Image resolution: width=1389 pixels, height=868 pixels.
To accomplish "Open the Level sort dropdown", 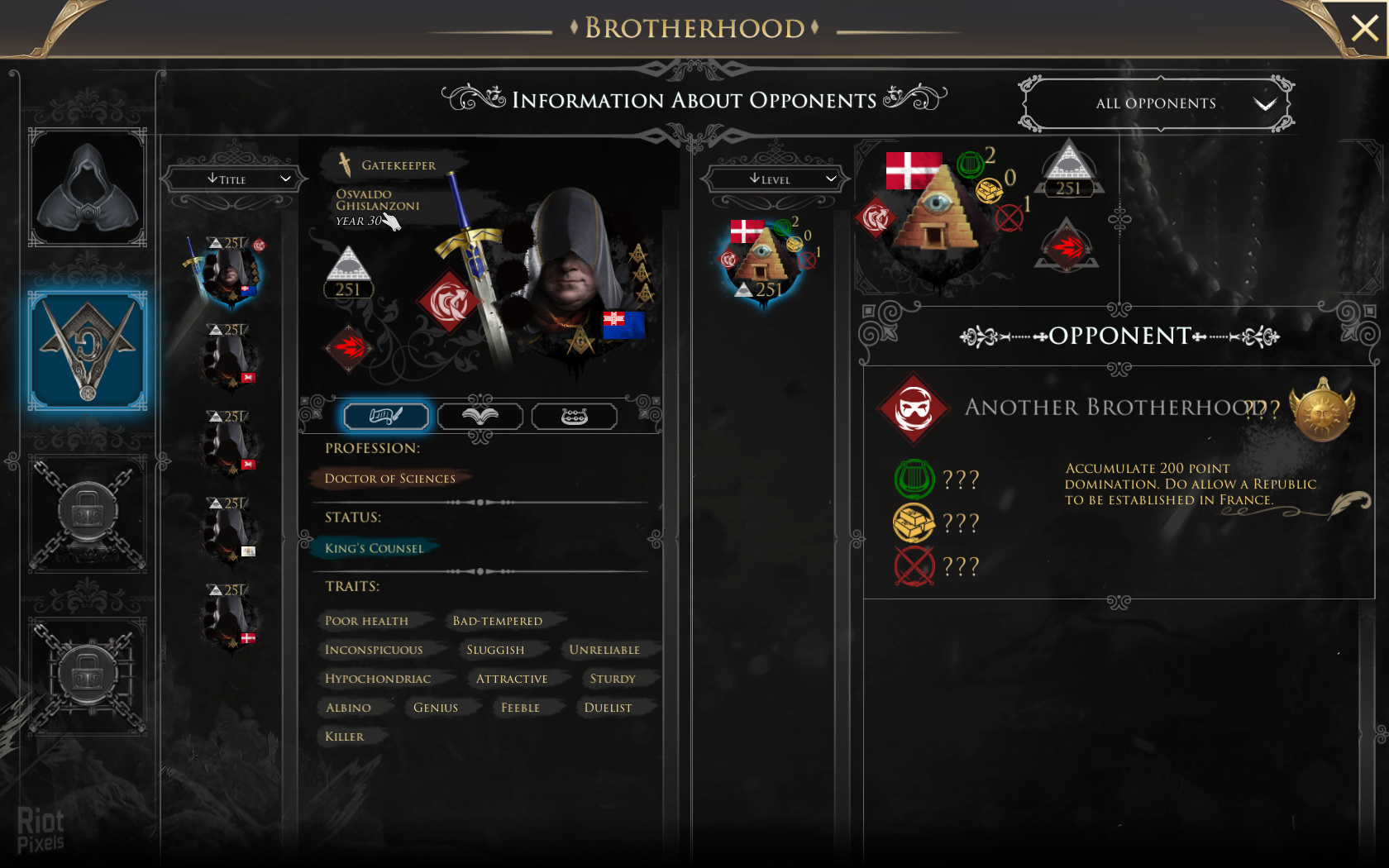I will point(774,179).
